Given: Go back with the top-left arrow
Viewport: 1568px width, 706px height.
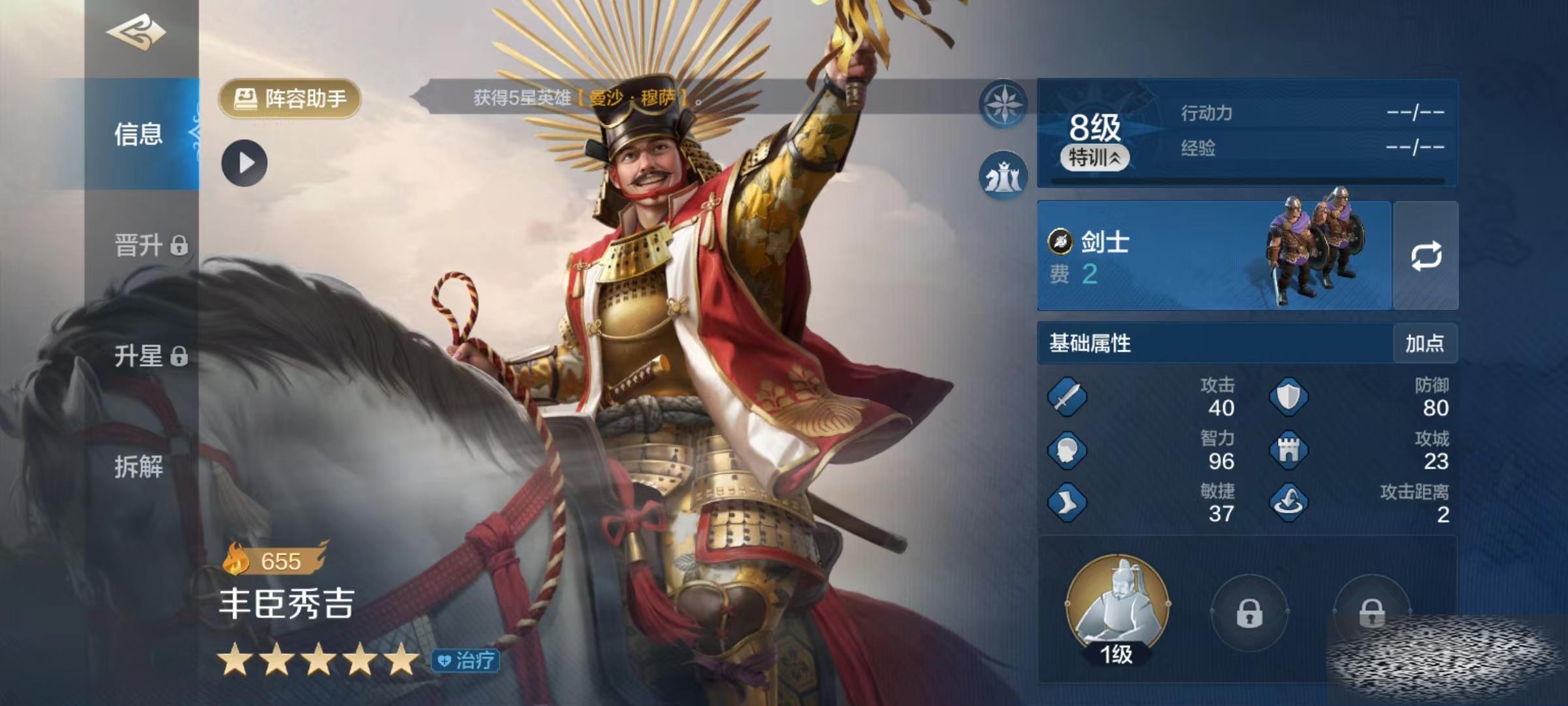Looking at the screenshot, I should click(137, 33).
